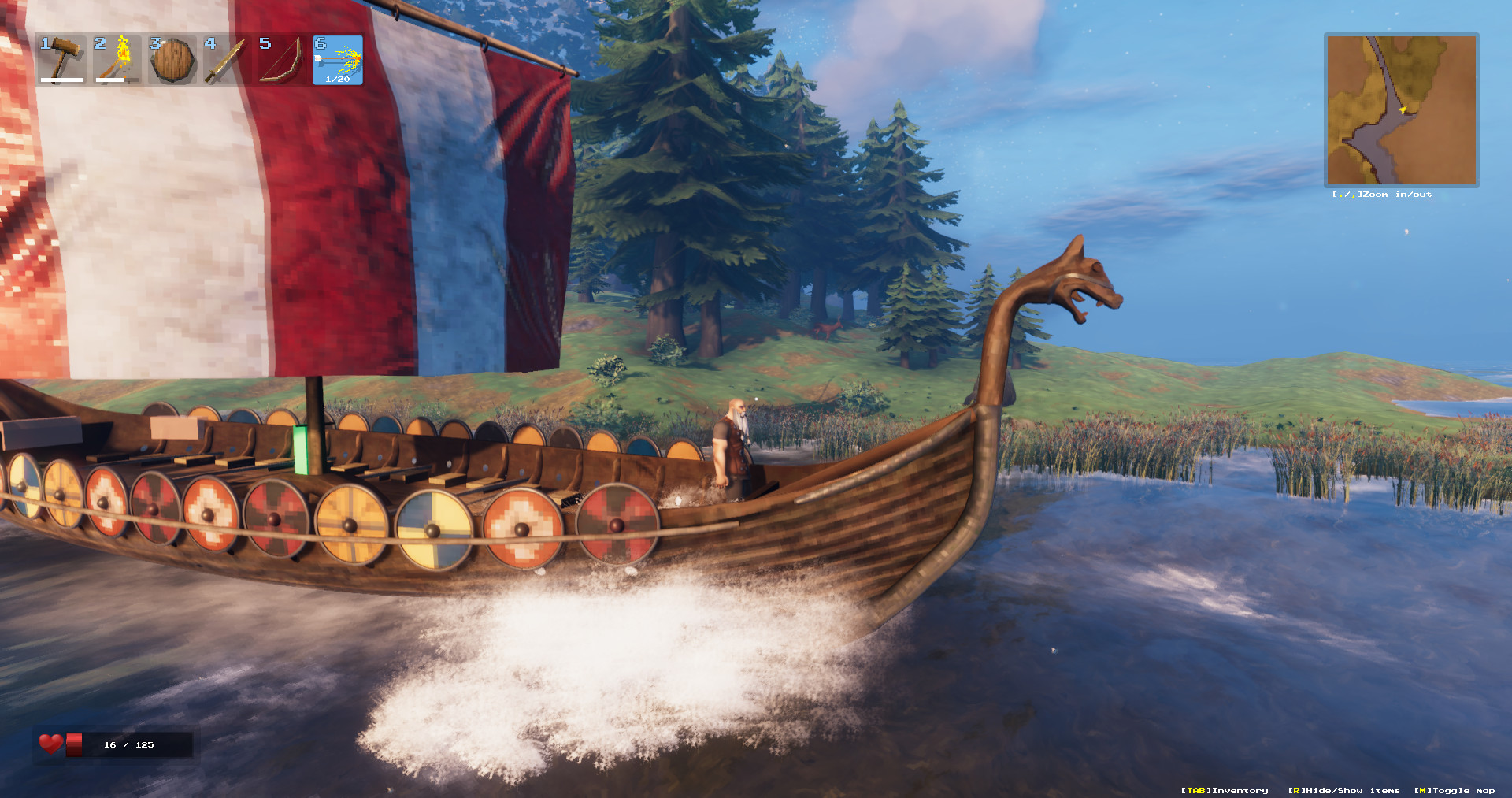Click the 1/20 arrow count label
This screenshot has width=1512, height=798.
(x=336, y=80)
